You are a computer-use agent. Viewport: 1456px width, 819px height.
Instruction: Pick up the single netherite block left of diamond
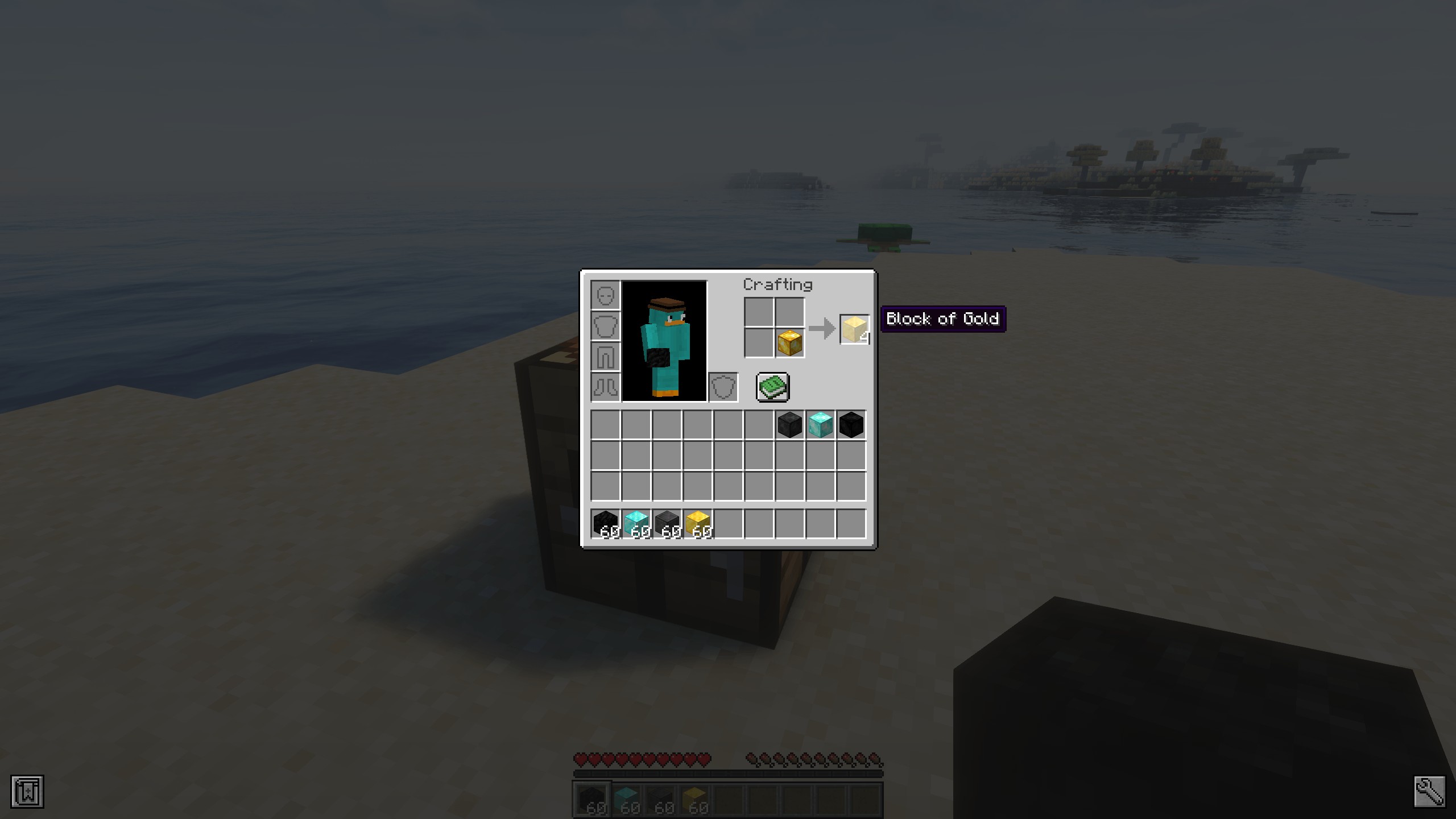pyautogui.click(x=789, y=424)
